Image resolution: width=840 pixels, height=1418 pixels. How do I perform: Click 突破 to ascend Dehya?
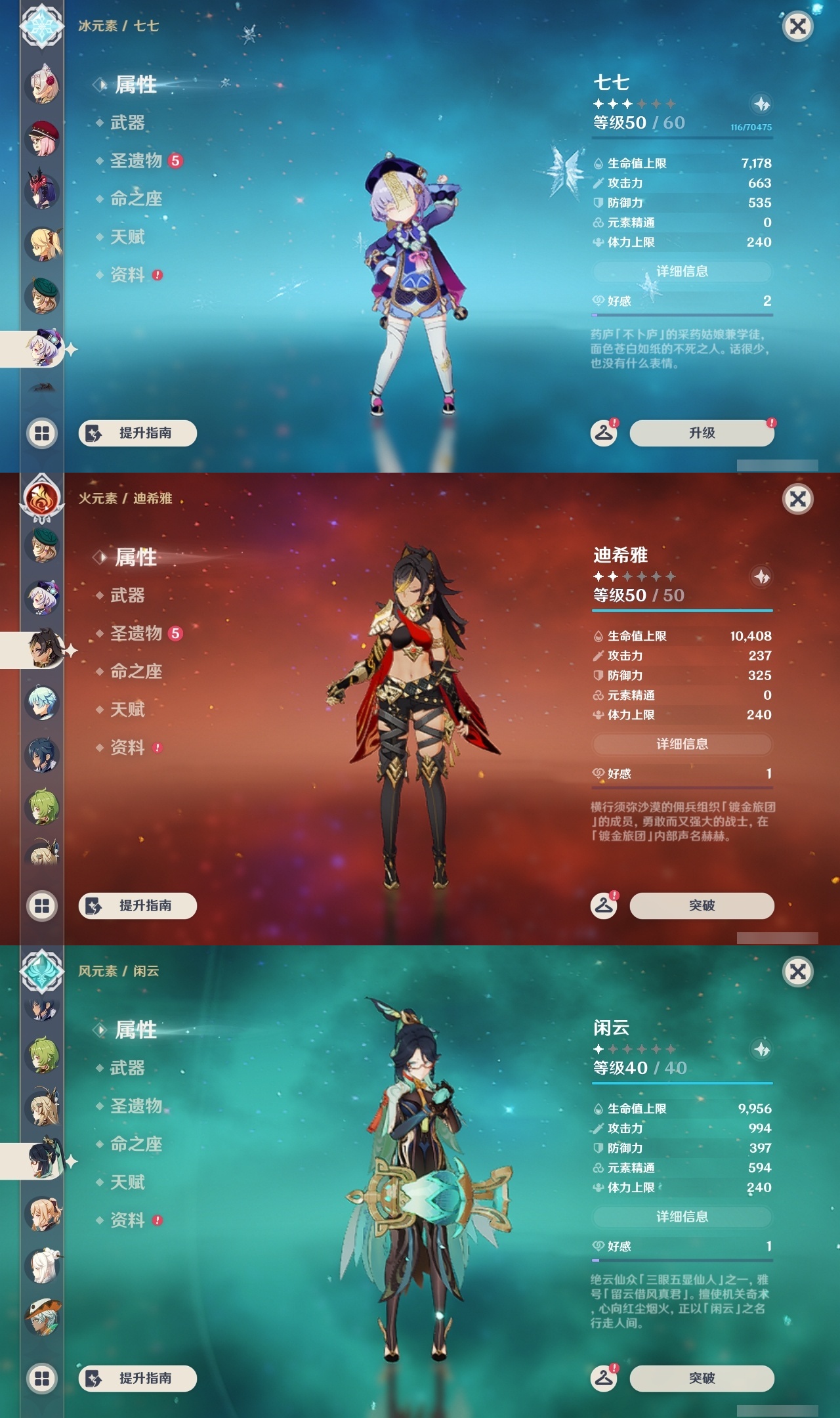[700, 905]
